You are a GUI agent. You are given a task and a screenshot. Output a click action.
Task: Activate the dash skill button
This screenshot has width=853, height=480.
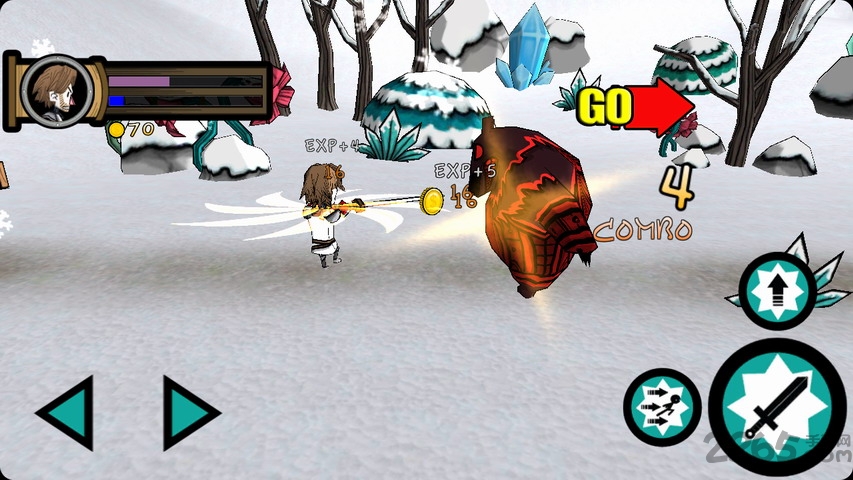(662, 408)
